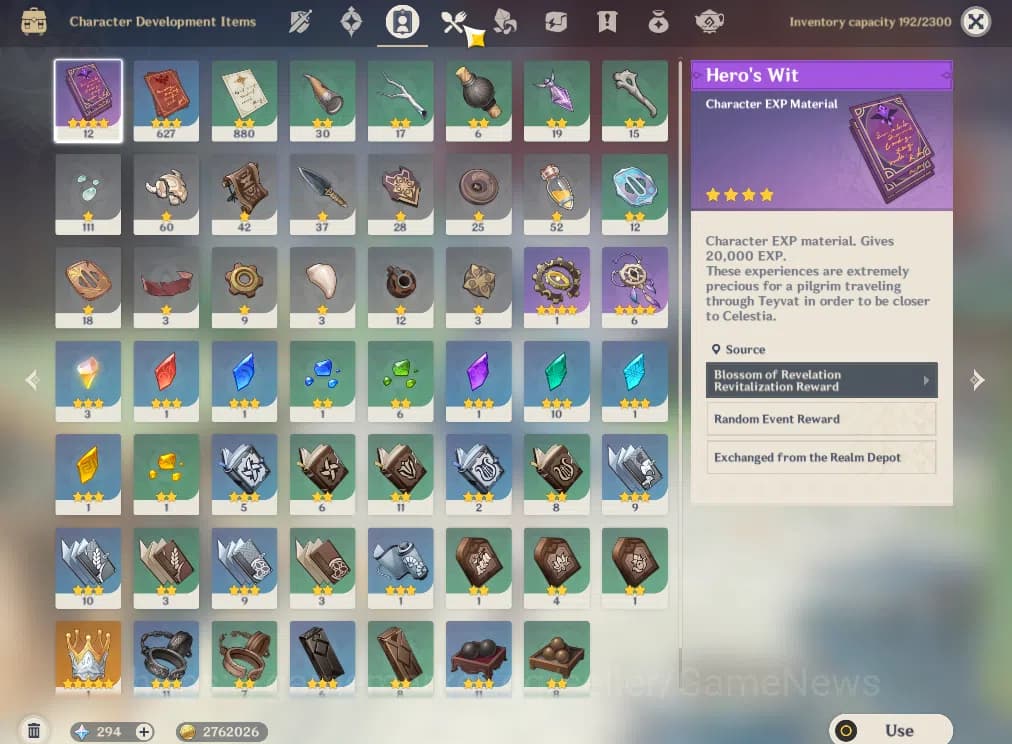This screenshot has height=744, width=1012.
Task: Go to the next item with right arrow
Action: 977,380
